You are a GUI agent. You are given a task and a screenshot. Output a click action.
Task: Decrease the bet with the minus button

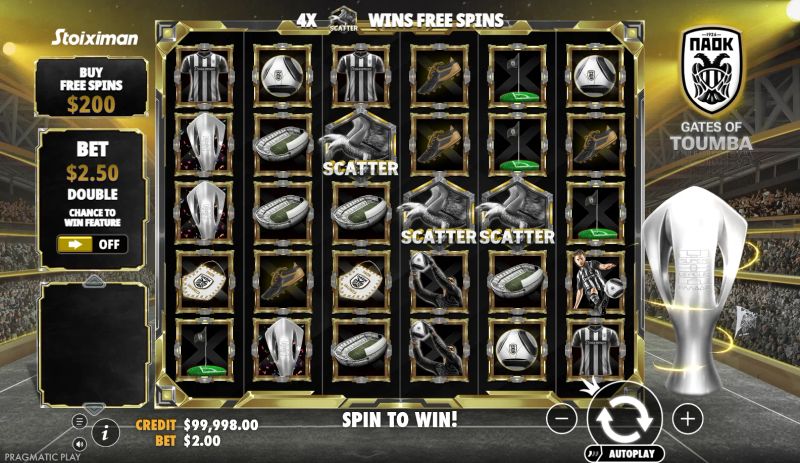(563, 419)
